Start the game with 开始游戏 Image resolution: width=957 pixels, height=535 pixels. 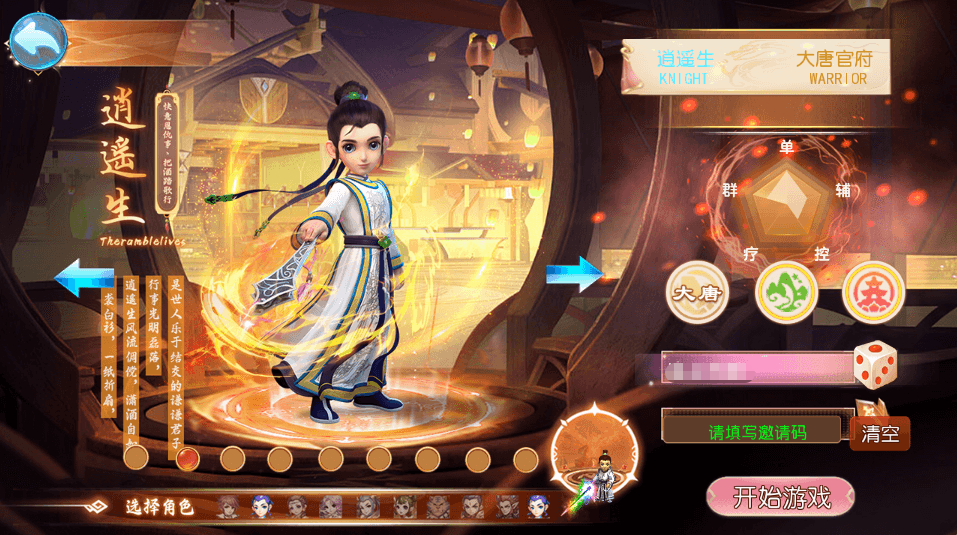(x=780, y=497)
